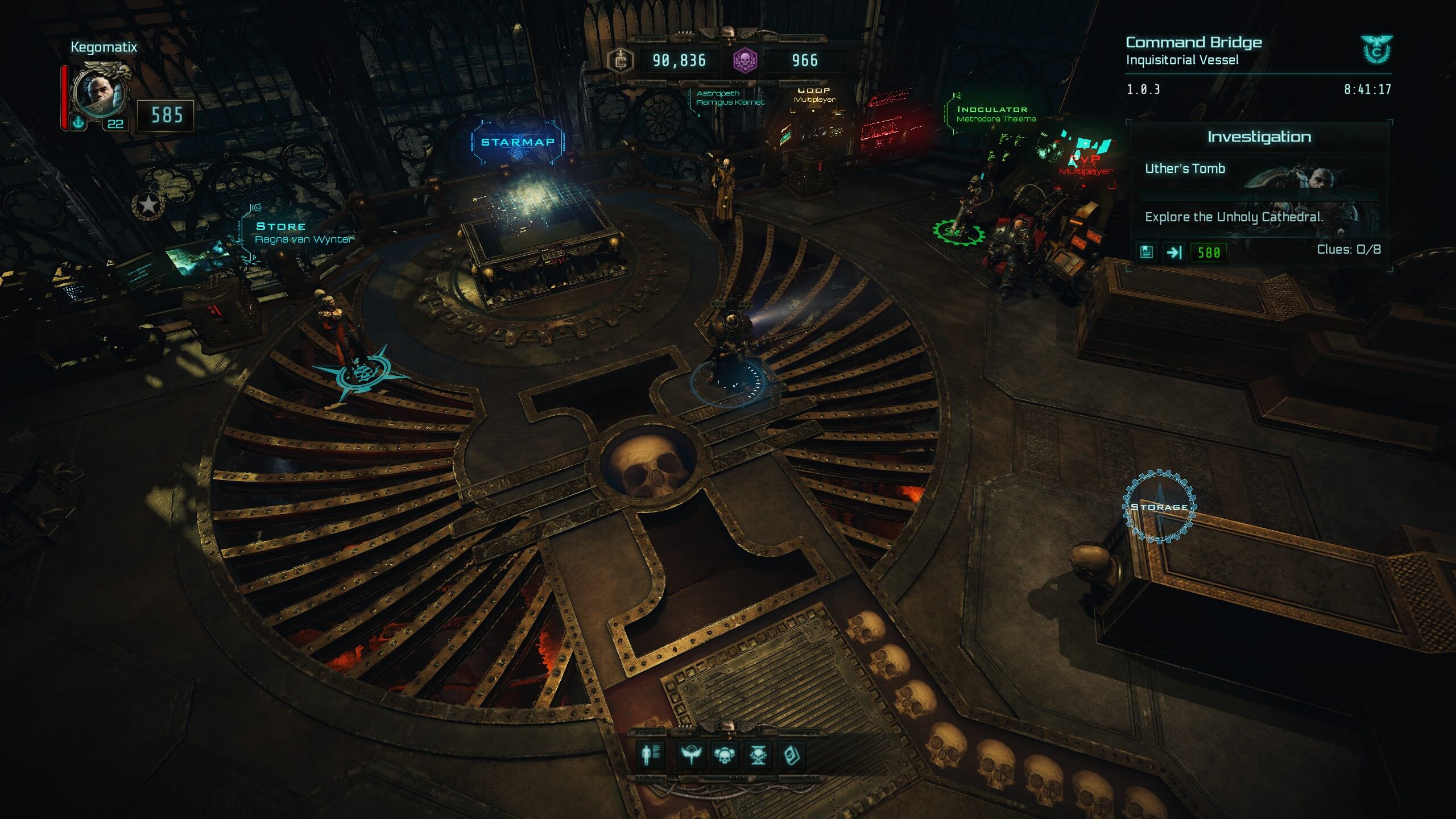Screen dimensions: 1456x819
Task: Open the winged emblem menu icon
Action: pyautogui.click(x=692, y=755)
